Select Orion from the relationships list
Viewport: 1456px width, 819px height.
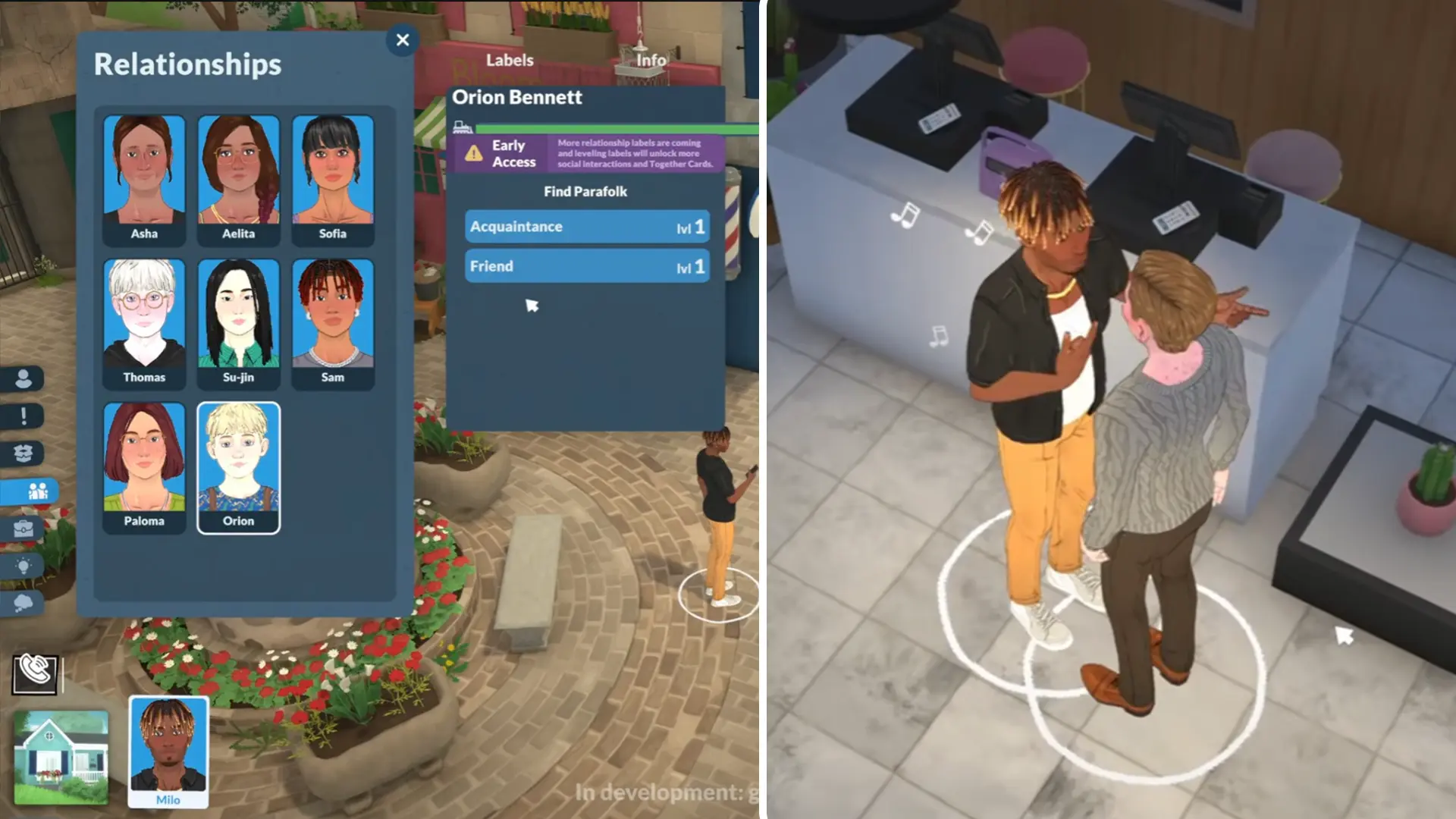tap(238, 467)
